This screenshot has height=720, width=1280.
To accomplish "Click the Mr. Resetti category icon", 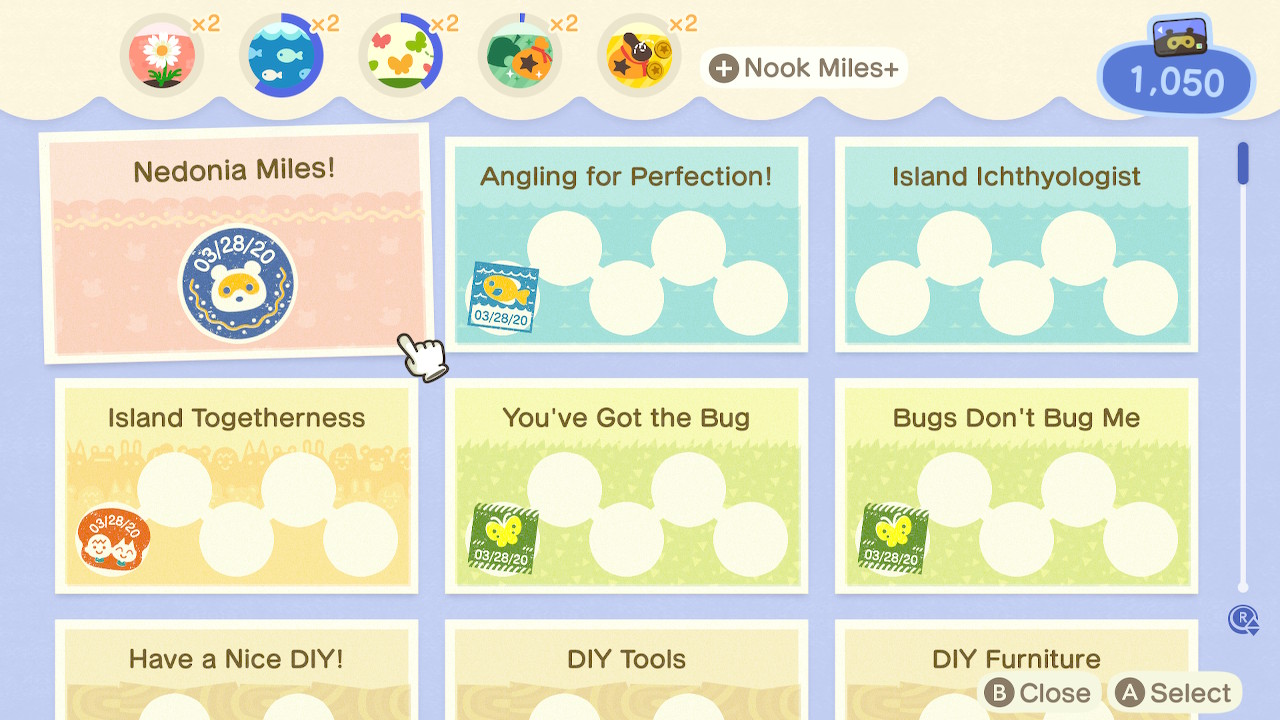I will click(x=638, y=58).
